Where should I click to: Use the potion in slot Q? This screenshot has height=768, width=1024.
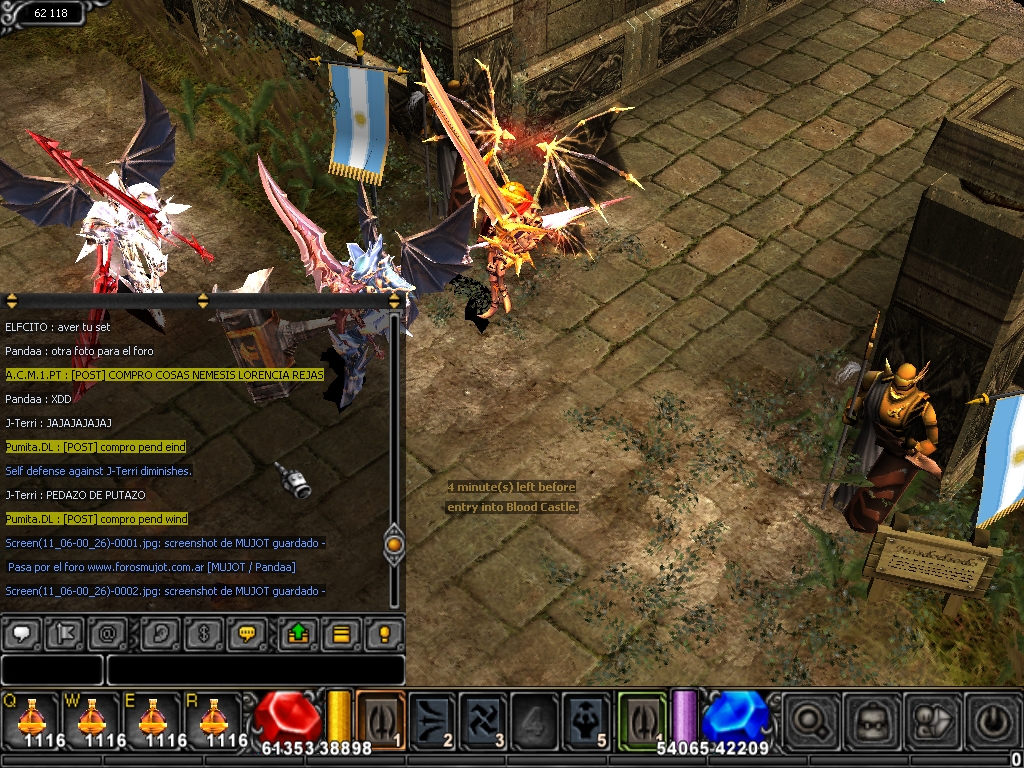[32, 719]
